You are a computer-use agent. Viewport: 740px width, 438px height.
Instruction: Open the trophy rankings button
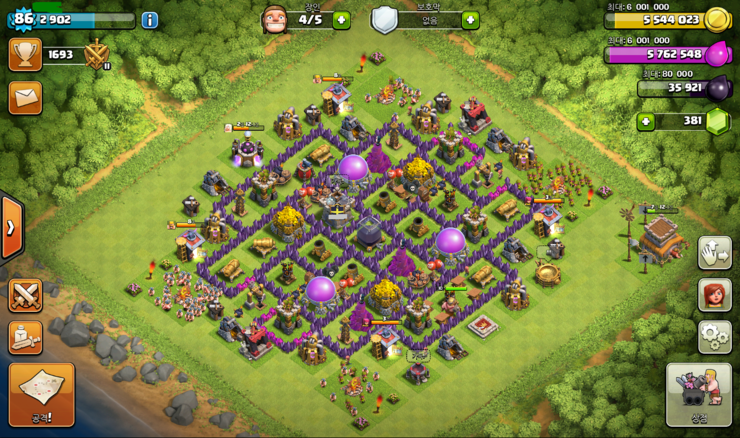[x=25, y=54]
